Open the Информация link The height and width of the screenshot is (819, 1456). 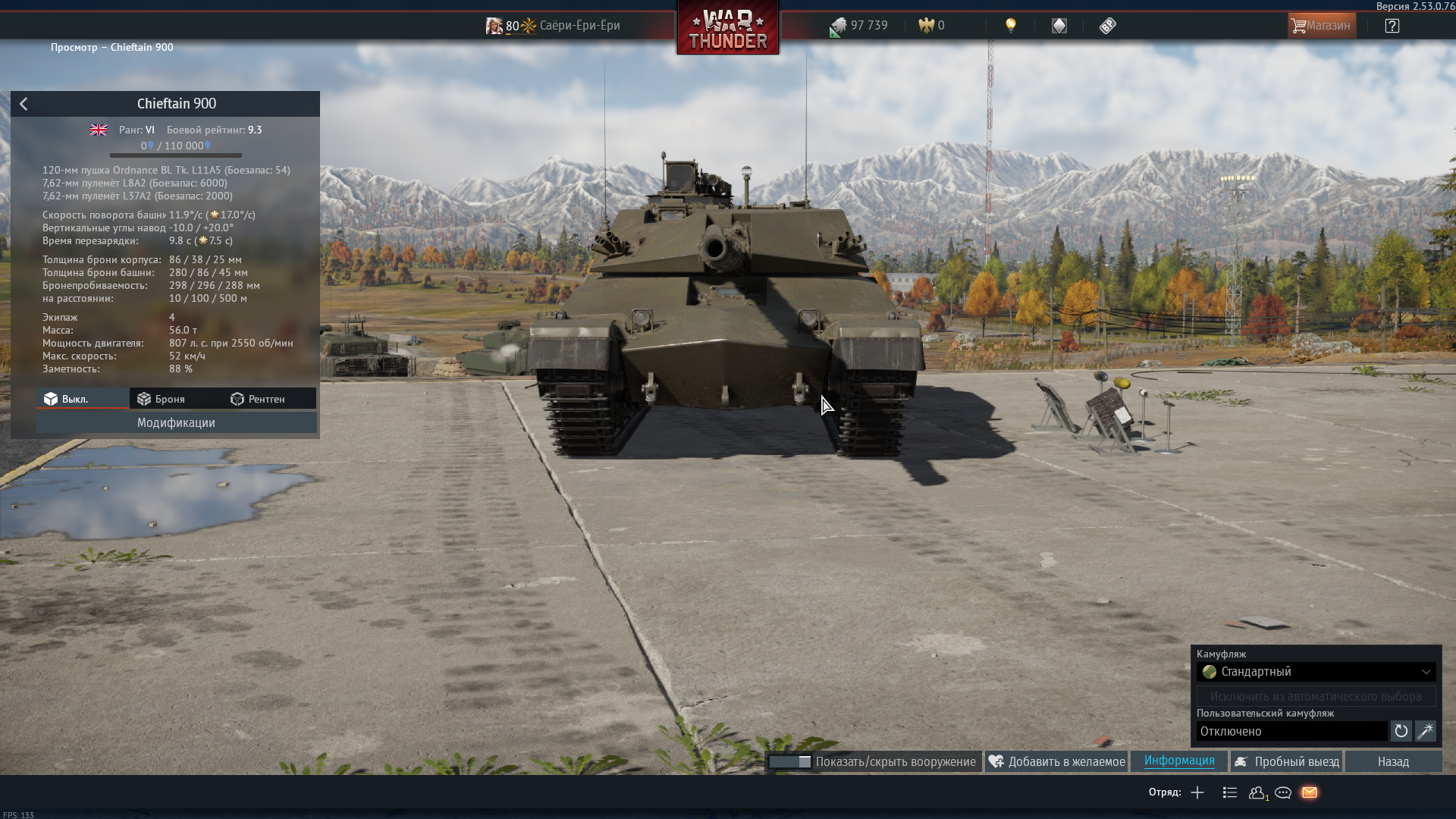click(1178, 761)
